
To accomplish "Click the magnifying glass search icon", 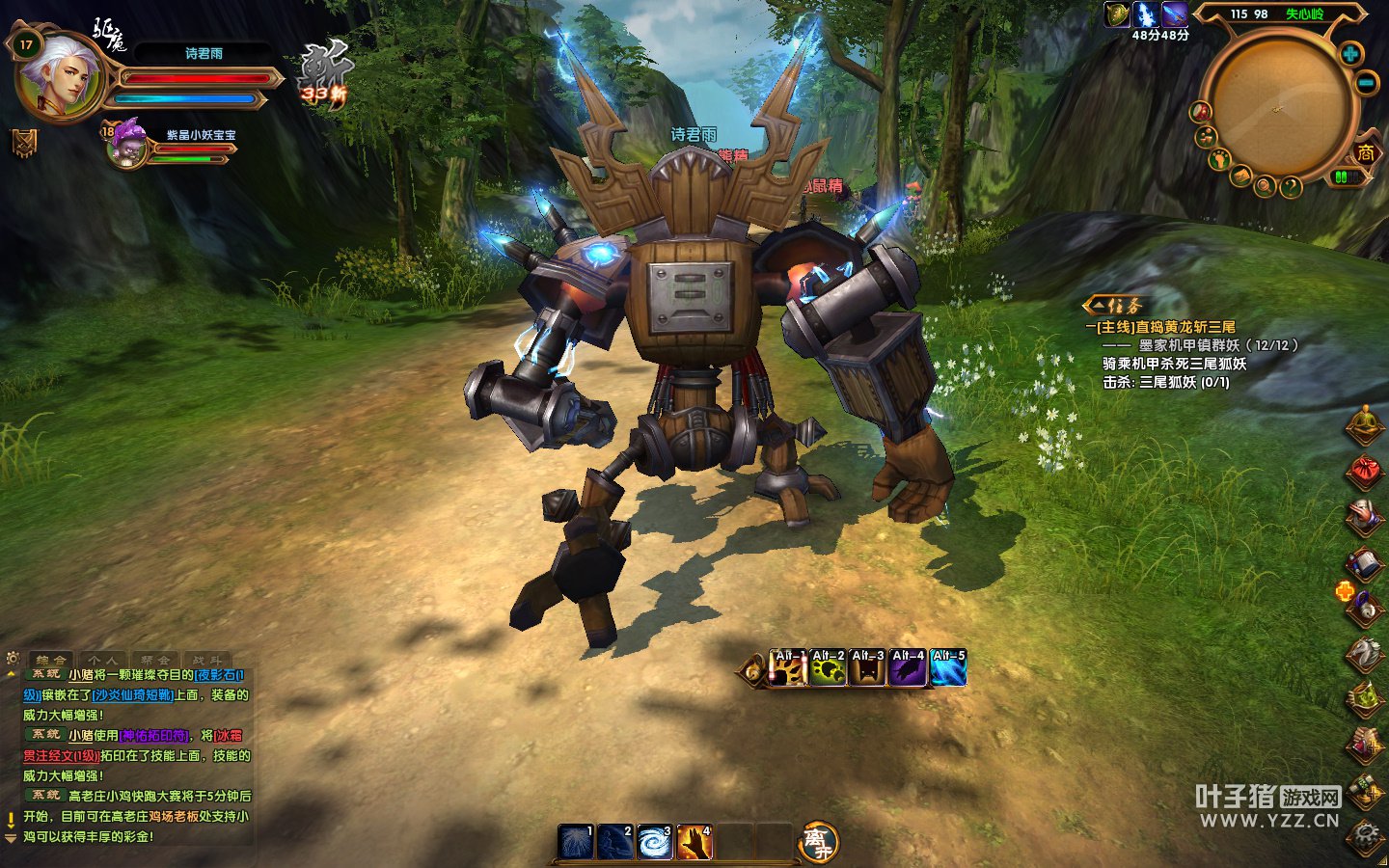I will coord(1265,185).
